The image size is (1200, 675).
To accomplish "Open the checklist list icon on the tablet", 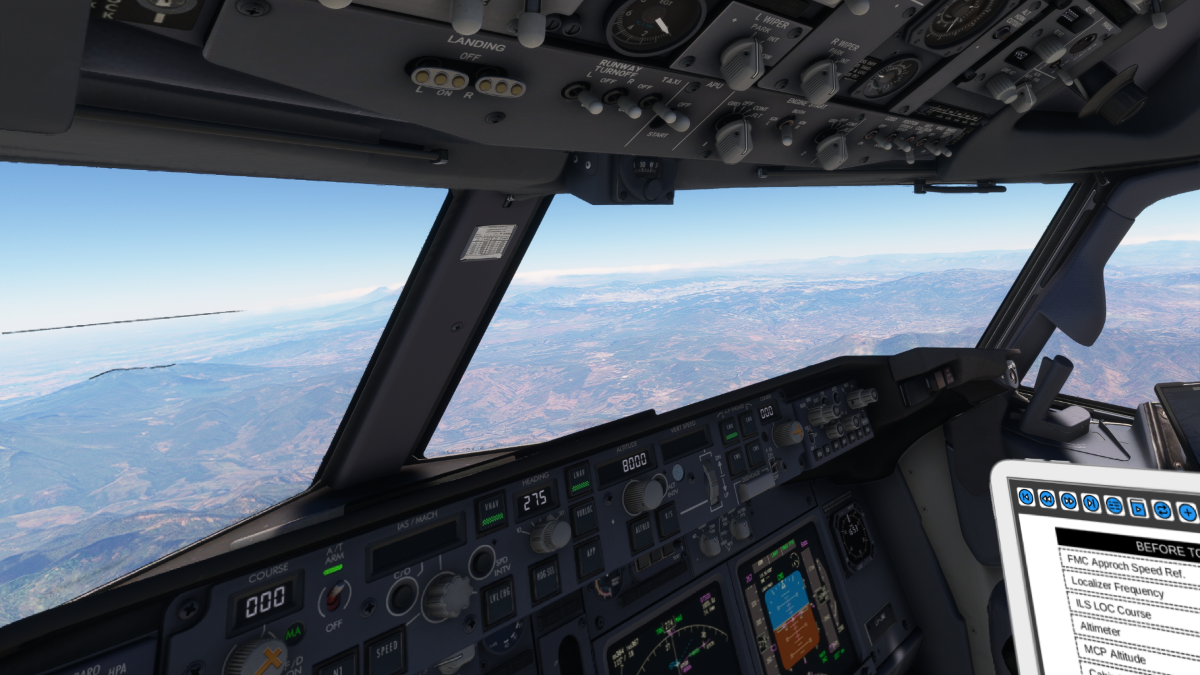I will 1114,505.
